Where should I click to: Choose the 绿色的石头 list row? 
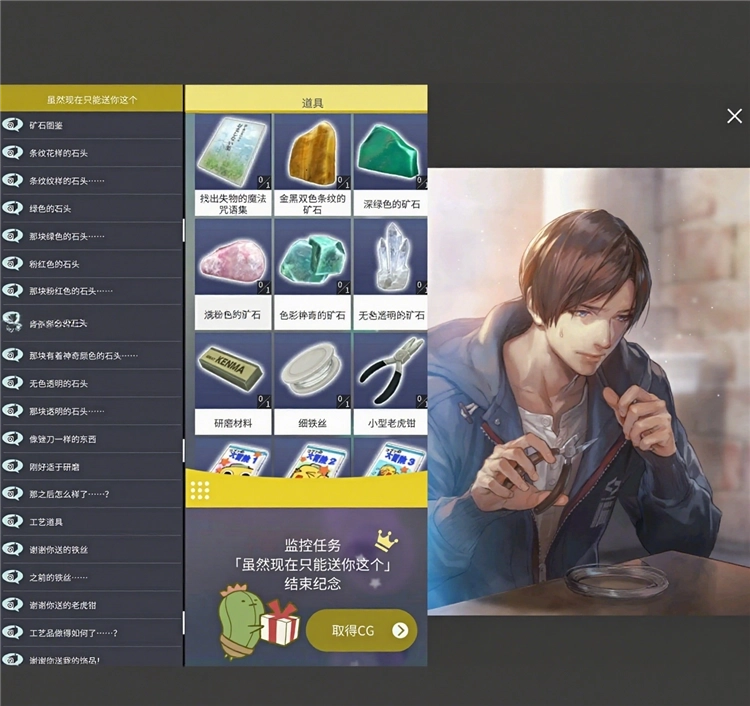90,208
